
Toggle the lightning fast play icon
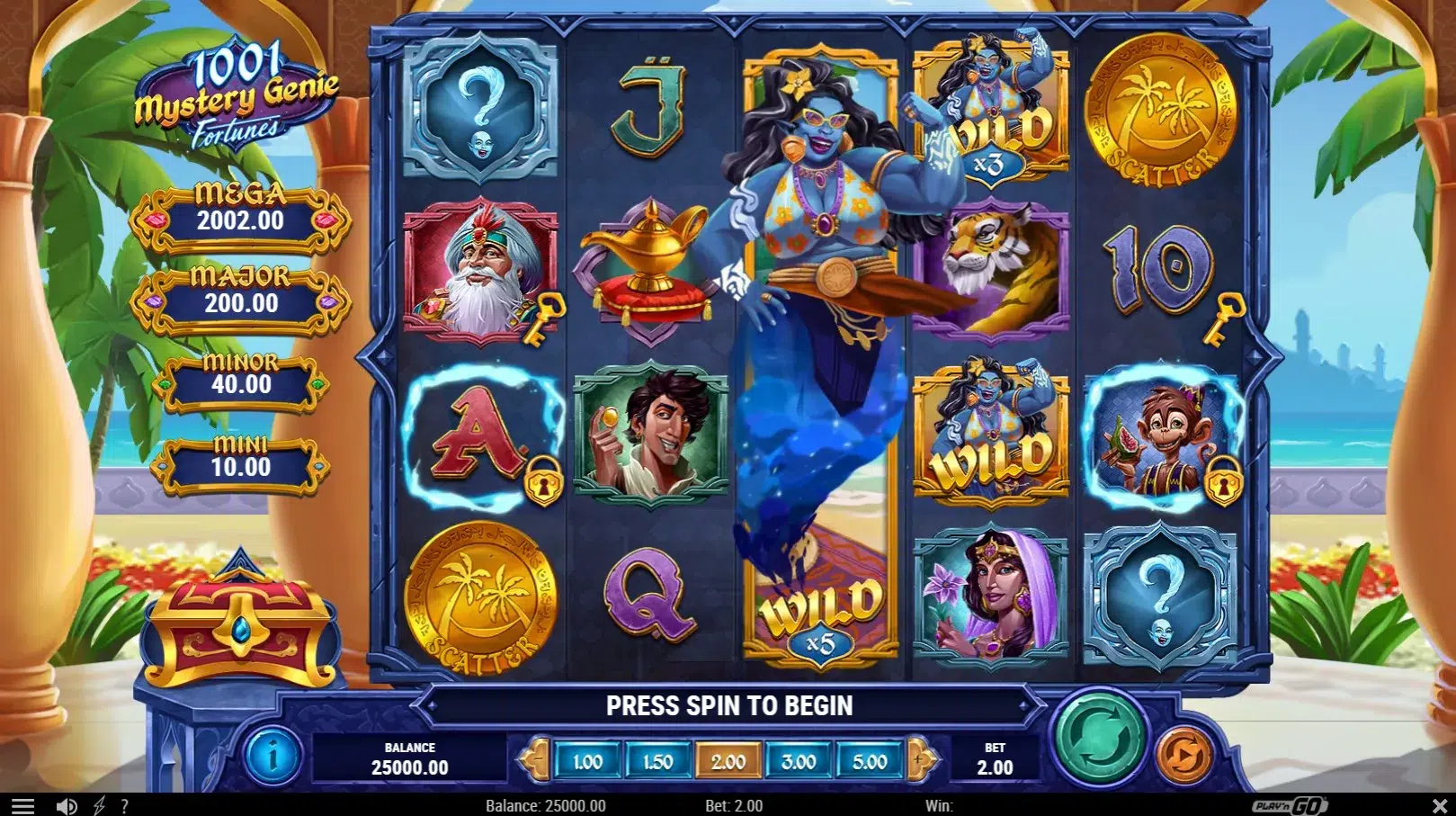[x=100, y=806]
